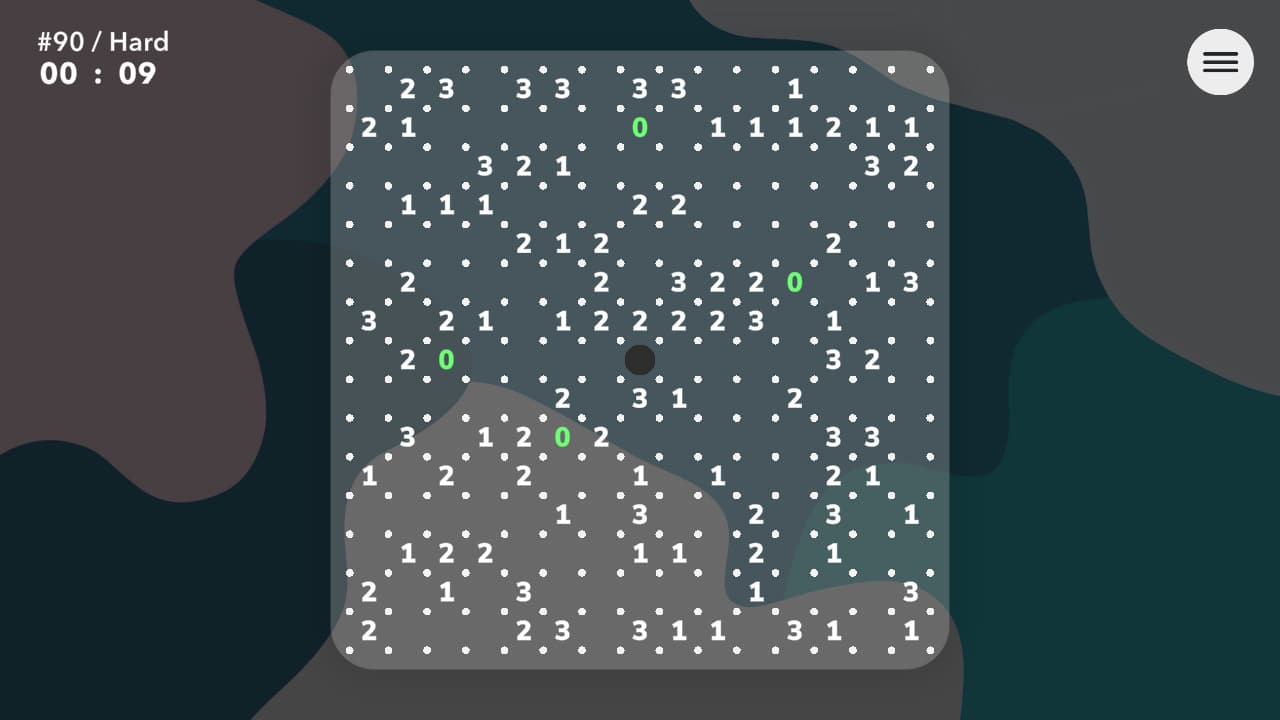Click the green 0 below the puzzle center

[x=562, y=437]
